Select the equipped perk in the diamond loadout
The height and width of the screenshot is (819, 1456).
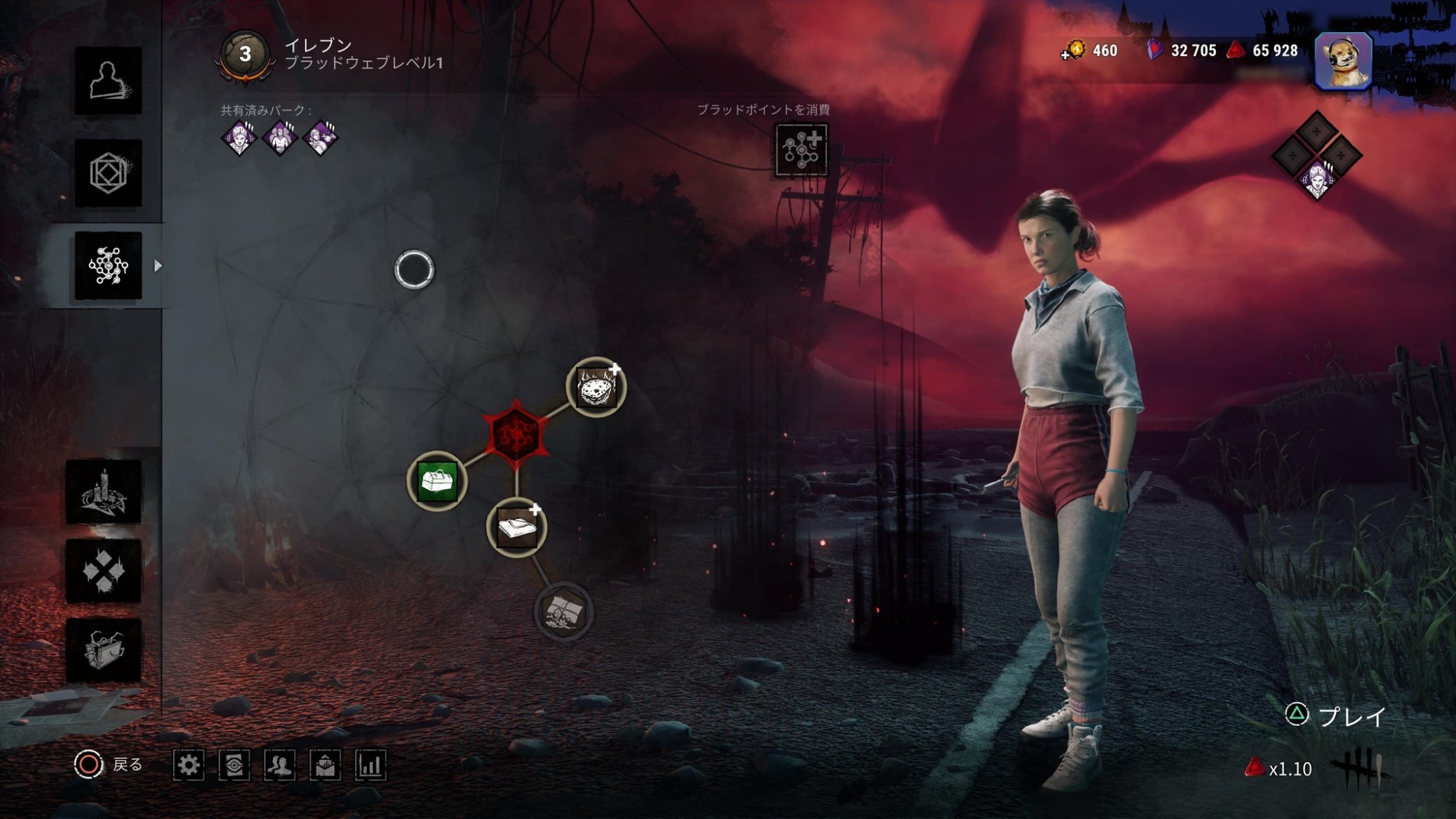tap(1316, 179)
